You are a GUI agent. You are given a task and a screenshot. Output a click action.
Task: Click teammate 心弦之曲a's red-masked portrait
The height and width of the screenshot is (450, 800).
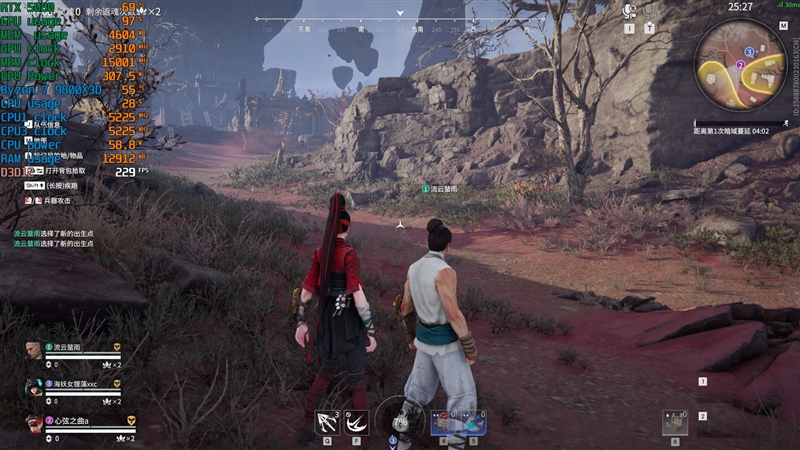pos(34,423)
